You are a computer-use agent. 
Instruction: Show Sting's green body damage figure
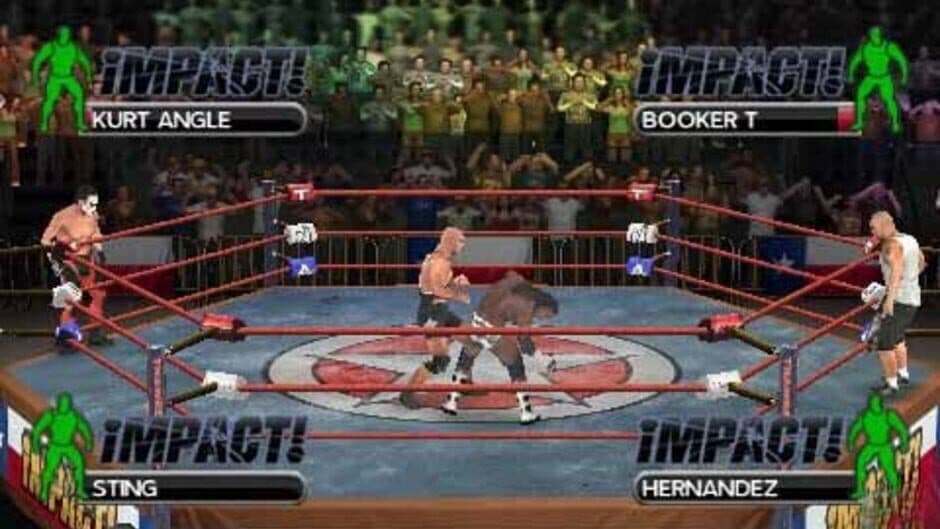click(61, 445)
